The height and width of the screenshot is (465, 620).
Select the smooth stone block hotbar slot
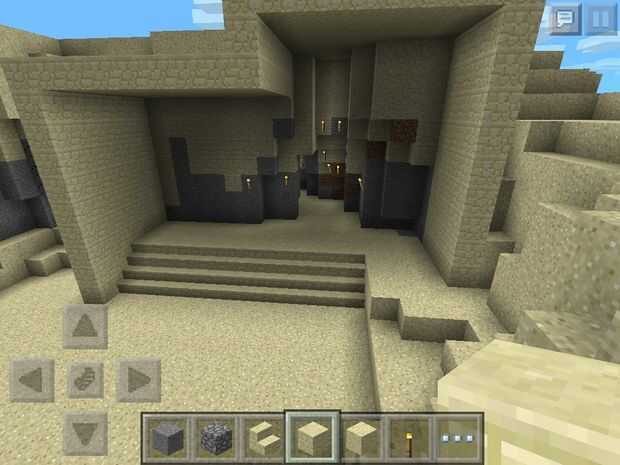pyautogui.click(x=167, y=438)
